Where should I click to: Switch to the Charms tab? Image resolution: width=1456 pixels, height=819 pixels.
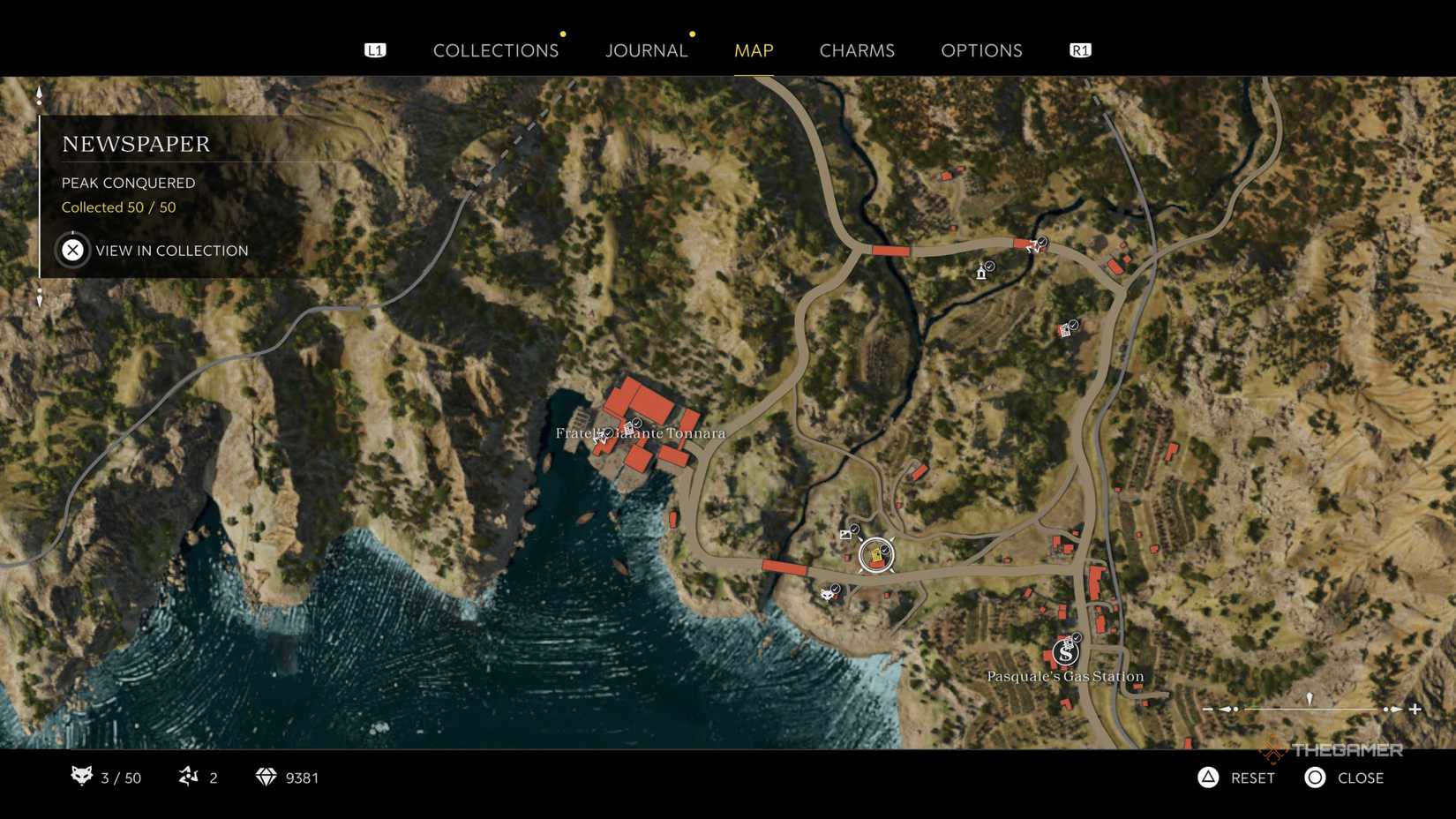pyautogui.click(x=856, y=50)
